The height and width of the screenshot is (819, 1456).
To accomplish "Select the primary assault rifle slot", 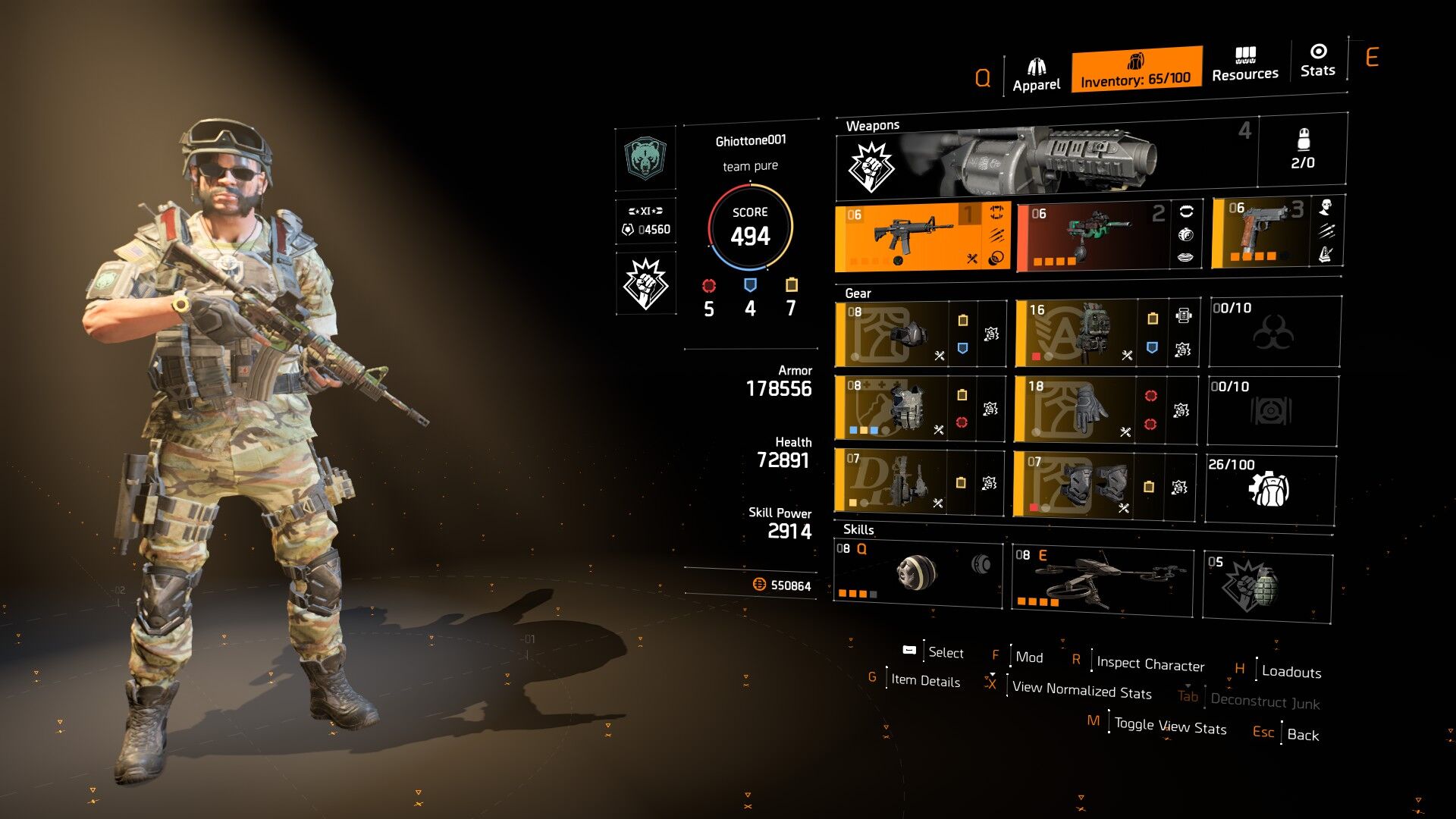I will click(910, 237).
